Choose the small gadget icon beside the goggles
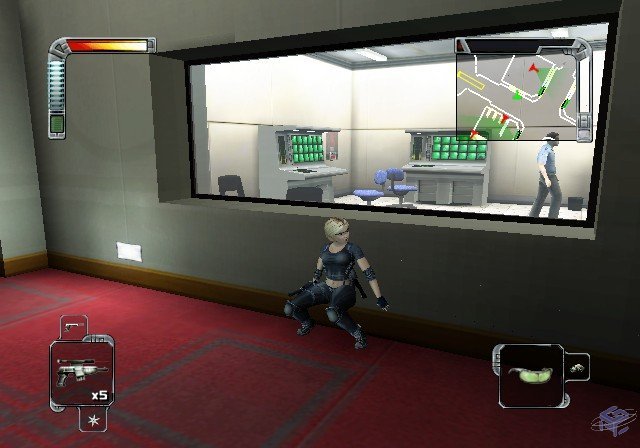This screenshot has width=640, height=448. pyautogui.click(x=578, y=368)
